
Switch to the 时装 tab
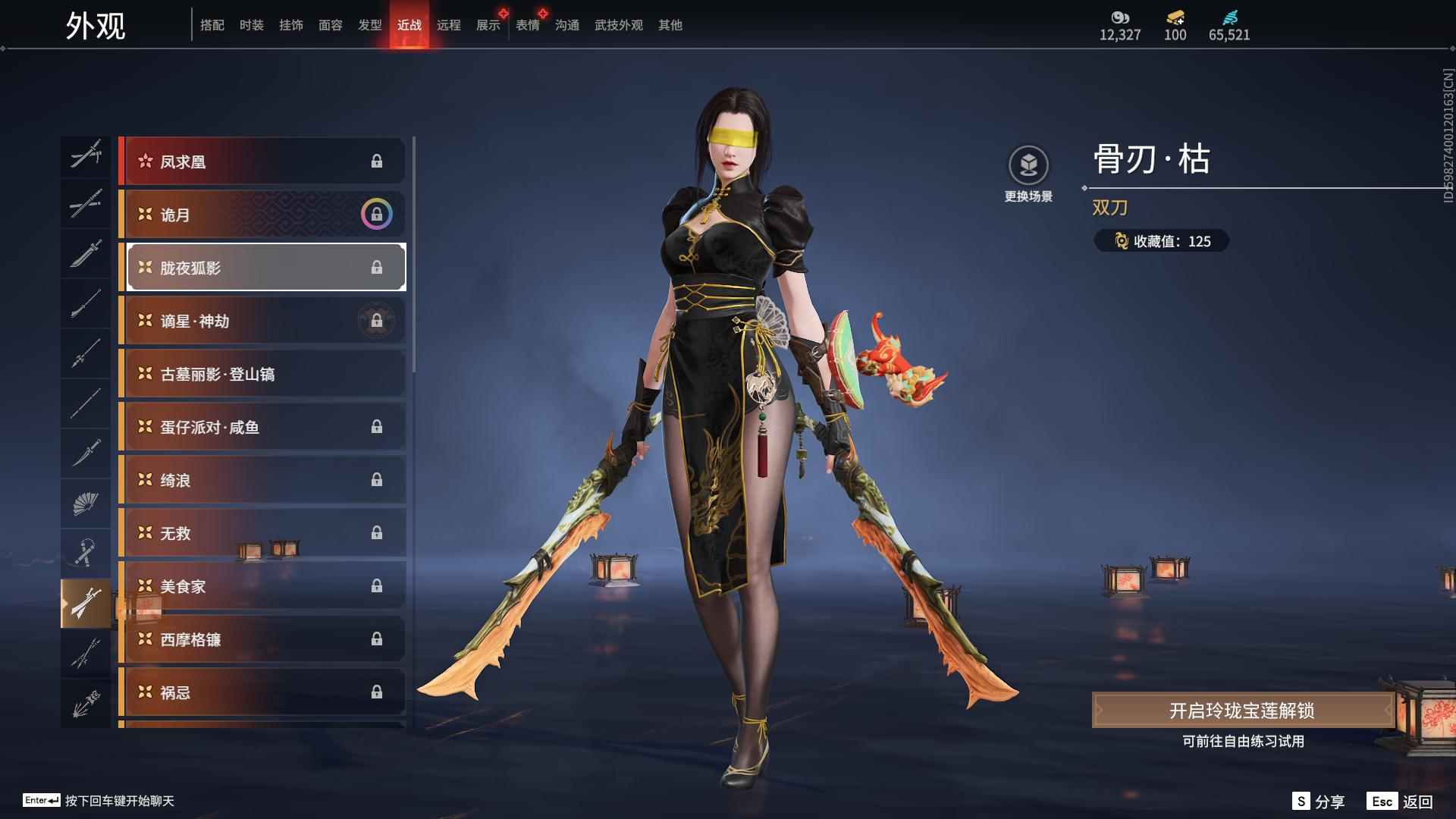(251, 25)
